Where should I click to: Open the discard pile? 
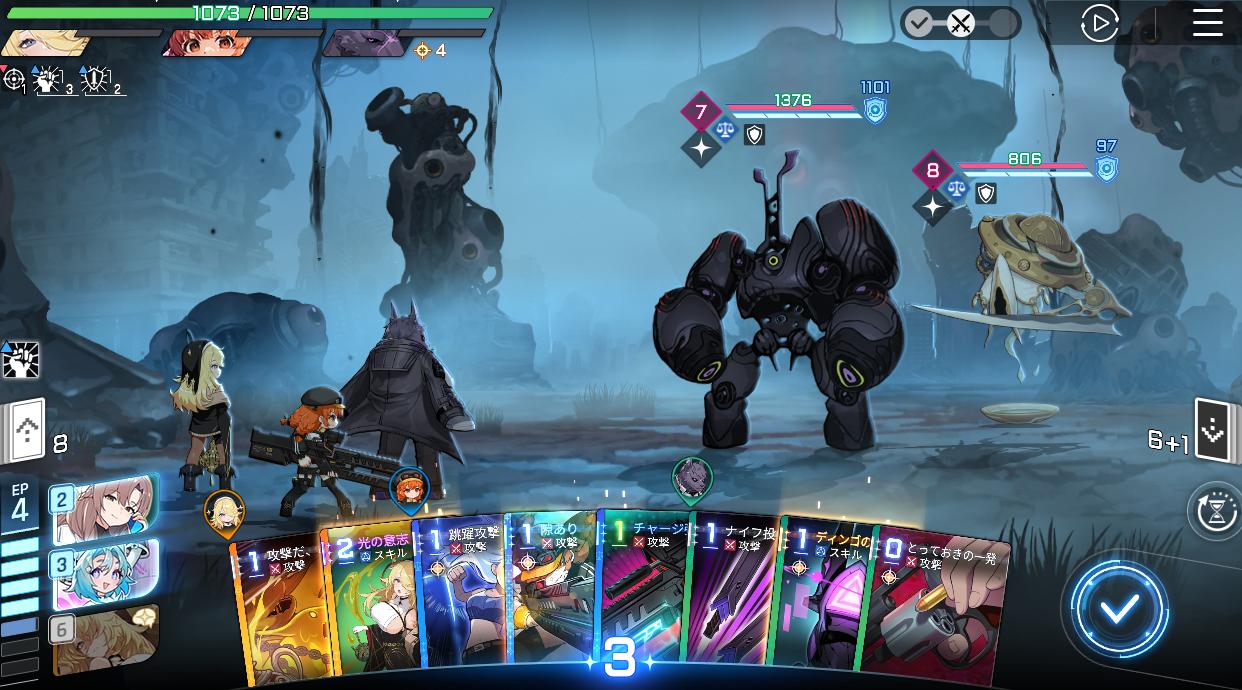(x=1212, y=431)
